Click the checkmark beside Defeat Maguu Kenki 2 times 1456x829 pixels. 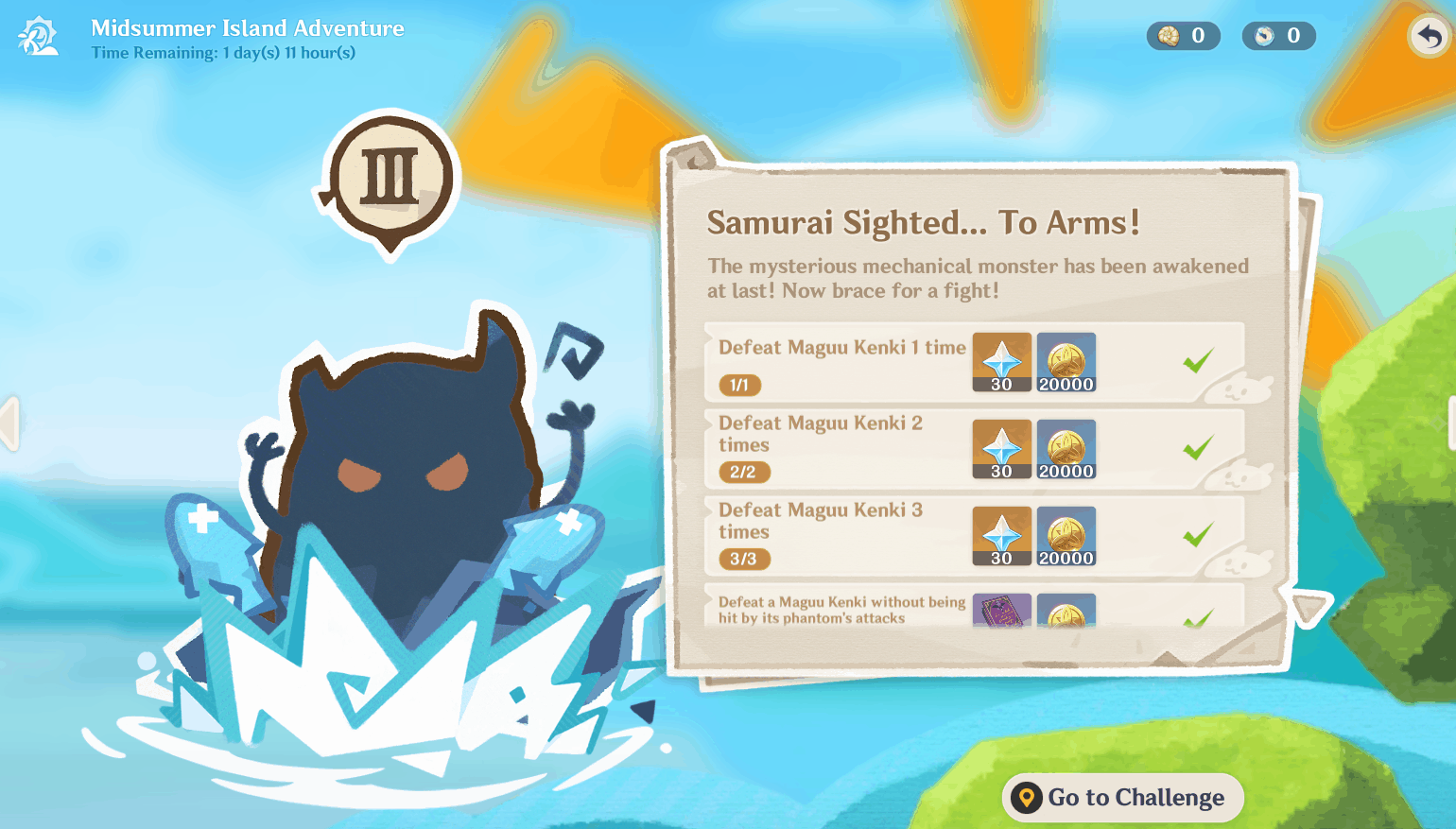coord(1199,447)
